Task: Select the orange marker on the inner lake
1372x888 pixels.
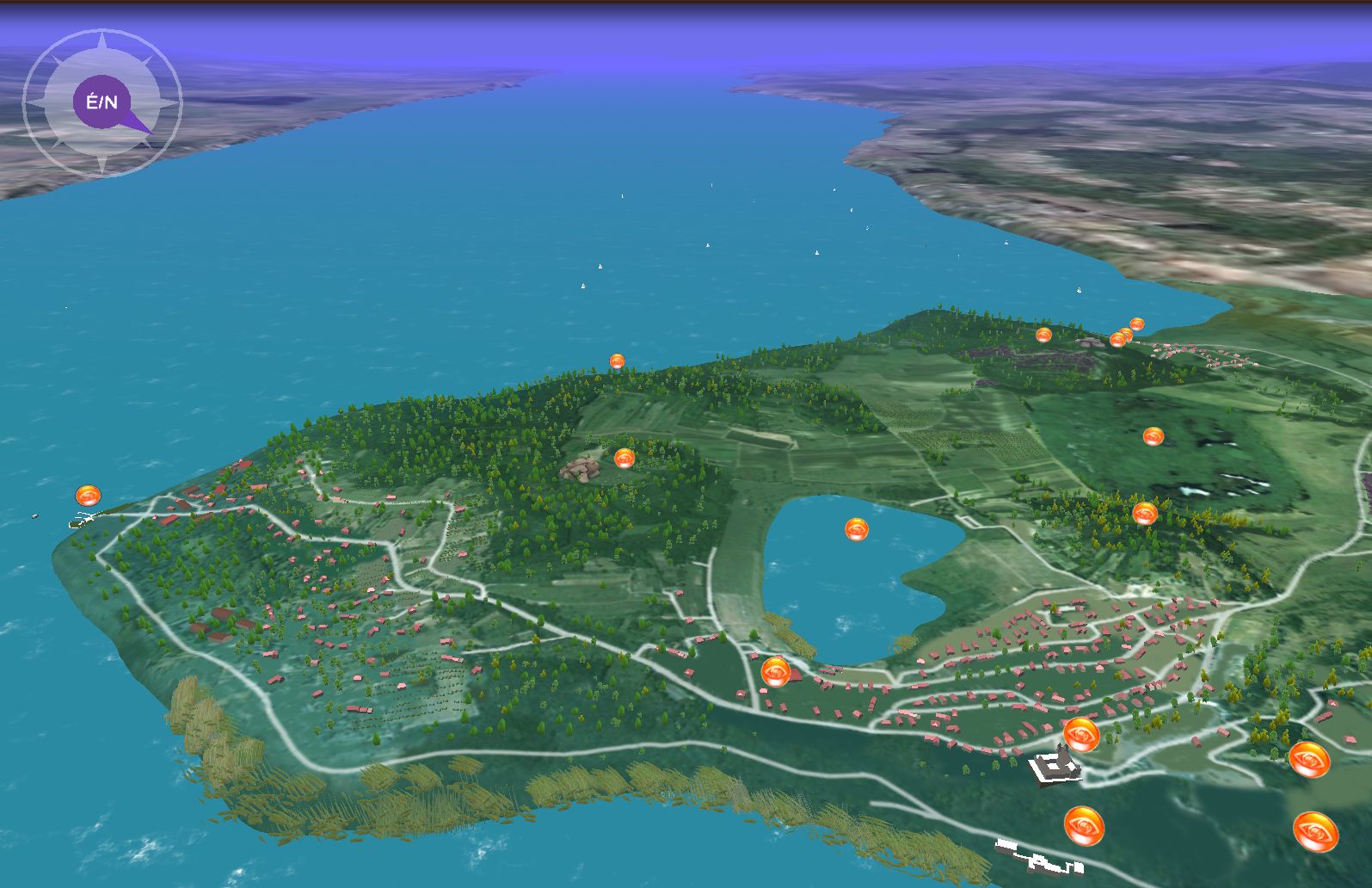Action: tap(856, 529)
